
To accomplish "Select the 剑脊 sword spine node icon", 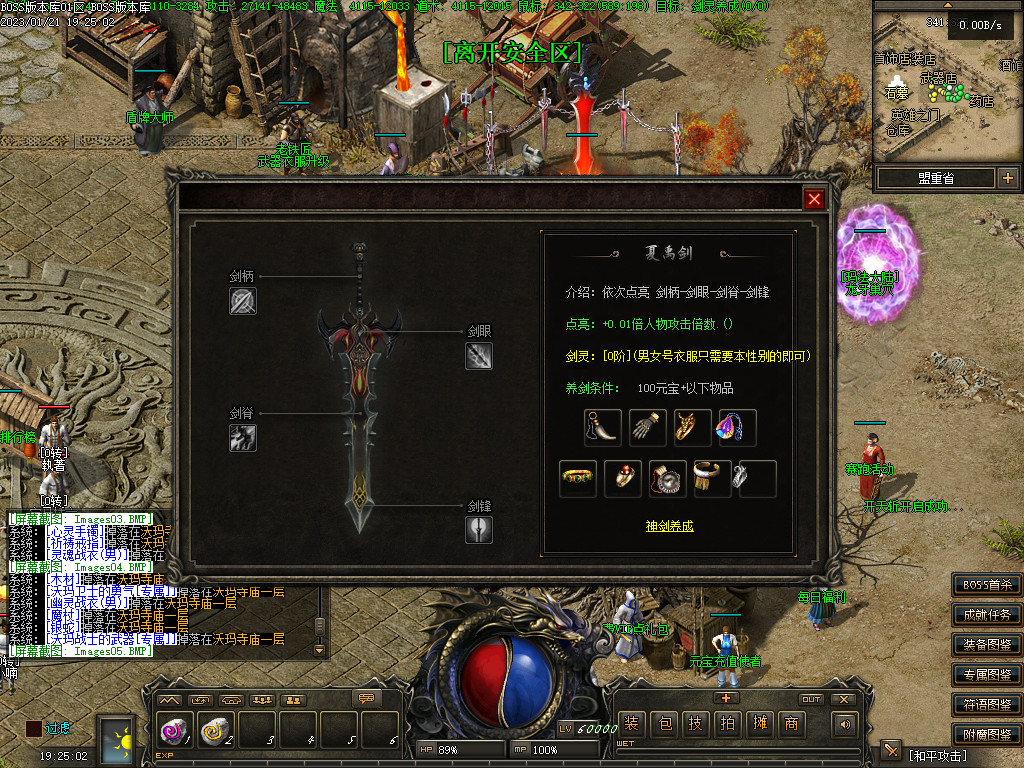I will click(243, 437).
